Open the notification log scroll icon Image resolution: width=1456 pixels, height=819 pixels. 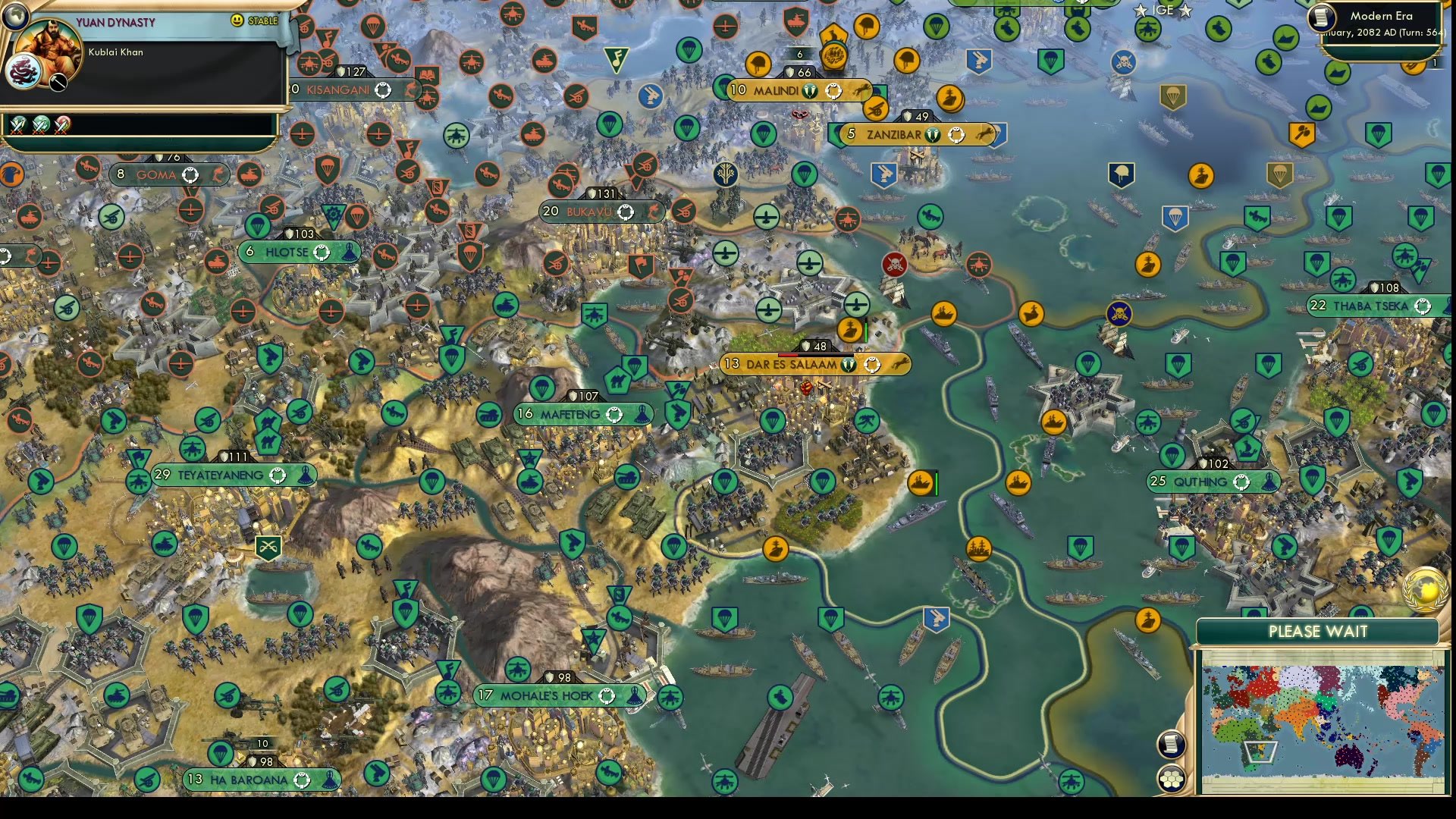pos(1172,745)
